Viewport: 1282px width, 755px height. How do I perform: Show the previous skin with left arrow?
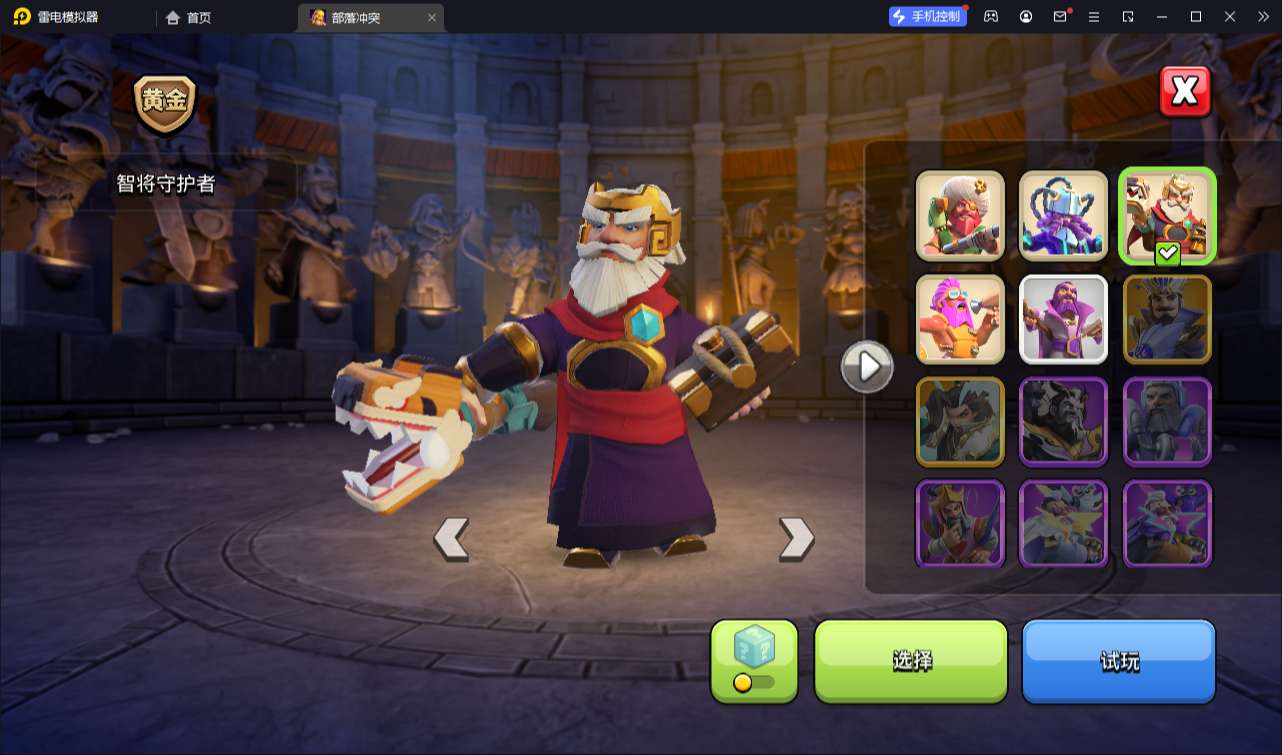pos(451,538)
